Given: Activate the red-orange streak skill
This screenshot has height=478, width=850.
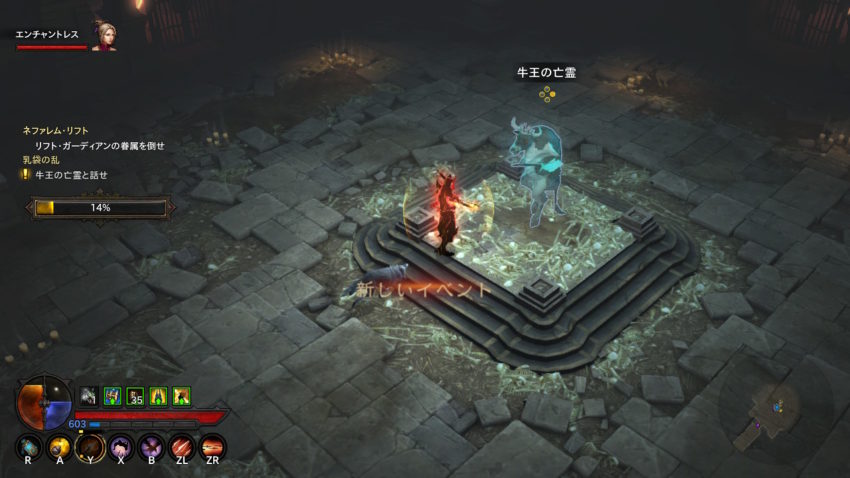Looking at the screenshot, I should (x=212, y=446).
